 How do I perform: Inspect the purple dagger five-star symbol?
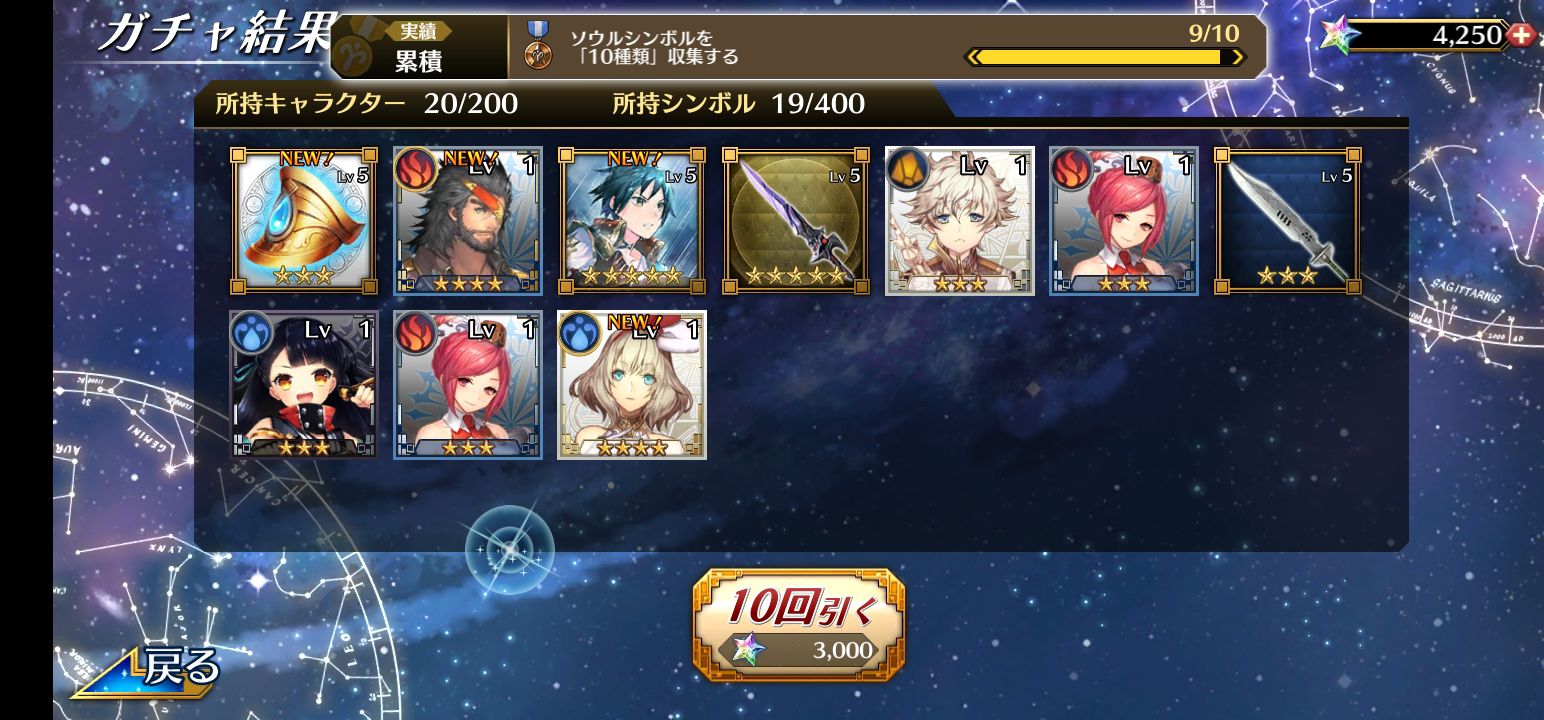[796, 221]
